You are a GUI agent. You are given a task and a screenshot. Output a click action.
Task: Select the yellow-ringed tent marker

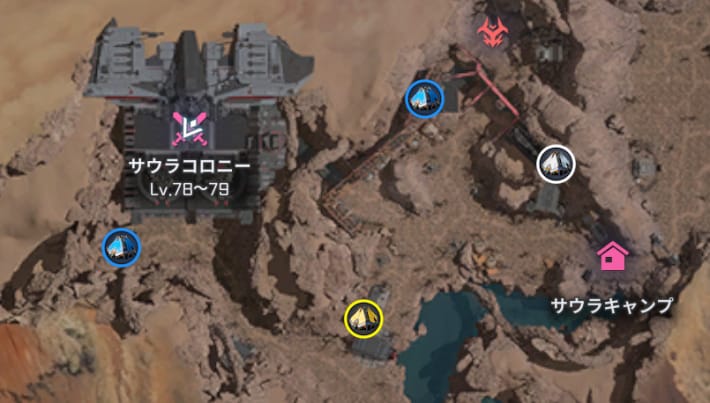click(364, 318)
